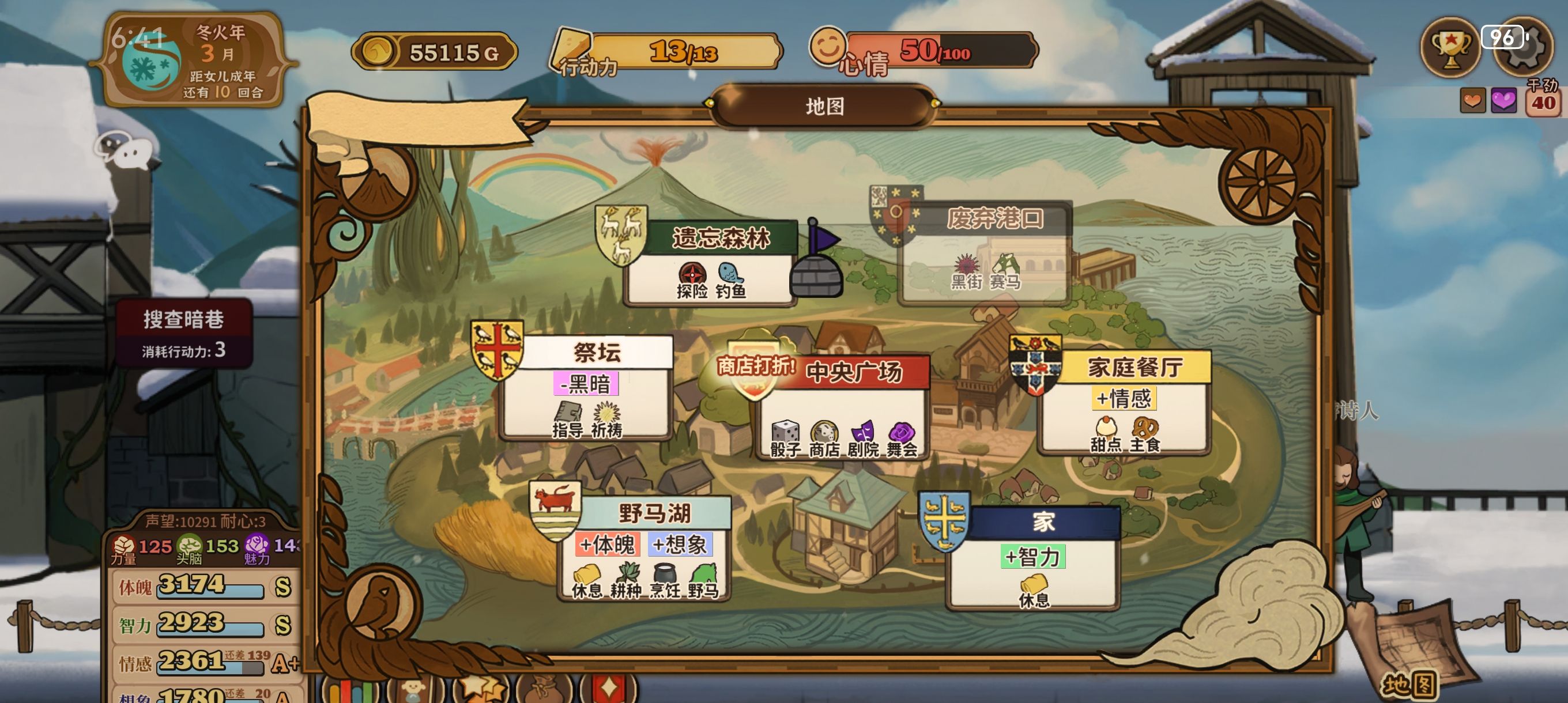Rest at 家 home
1568x703 pixels.
(x=1034, y=591)
